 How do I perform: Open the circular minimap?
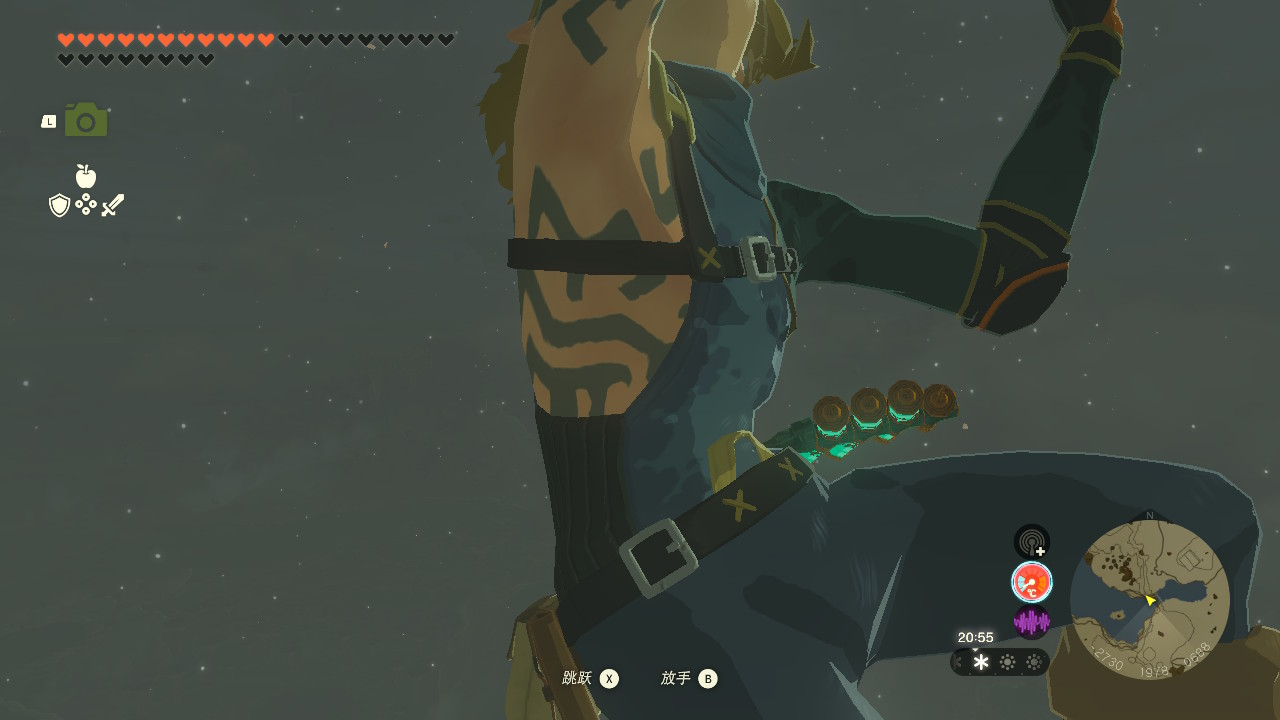coord(1149,600)
